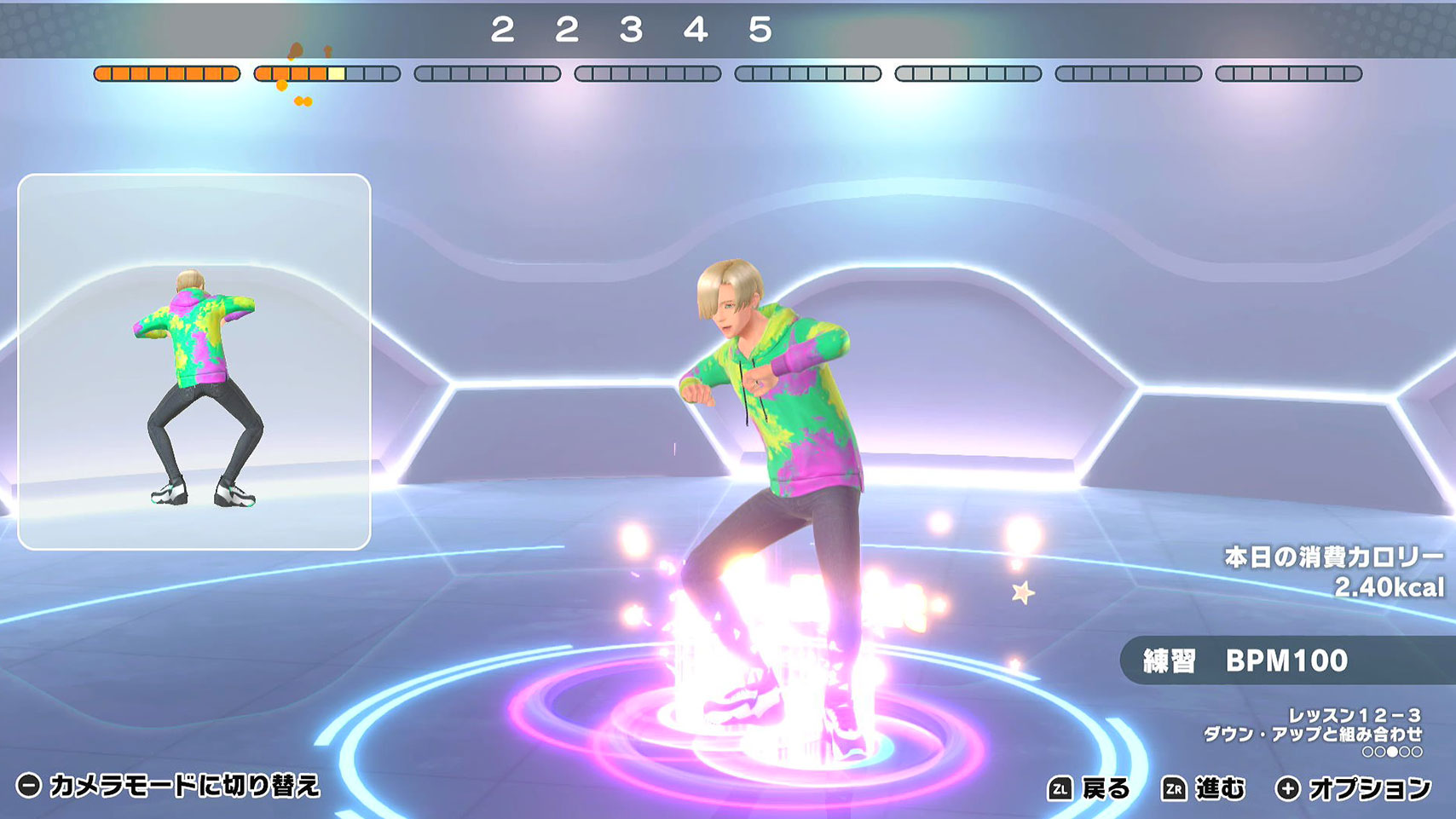Open the オプション menu

point(1353,788)
